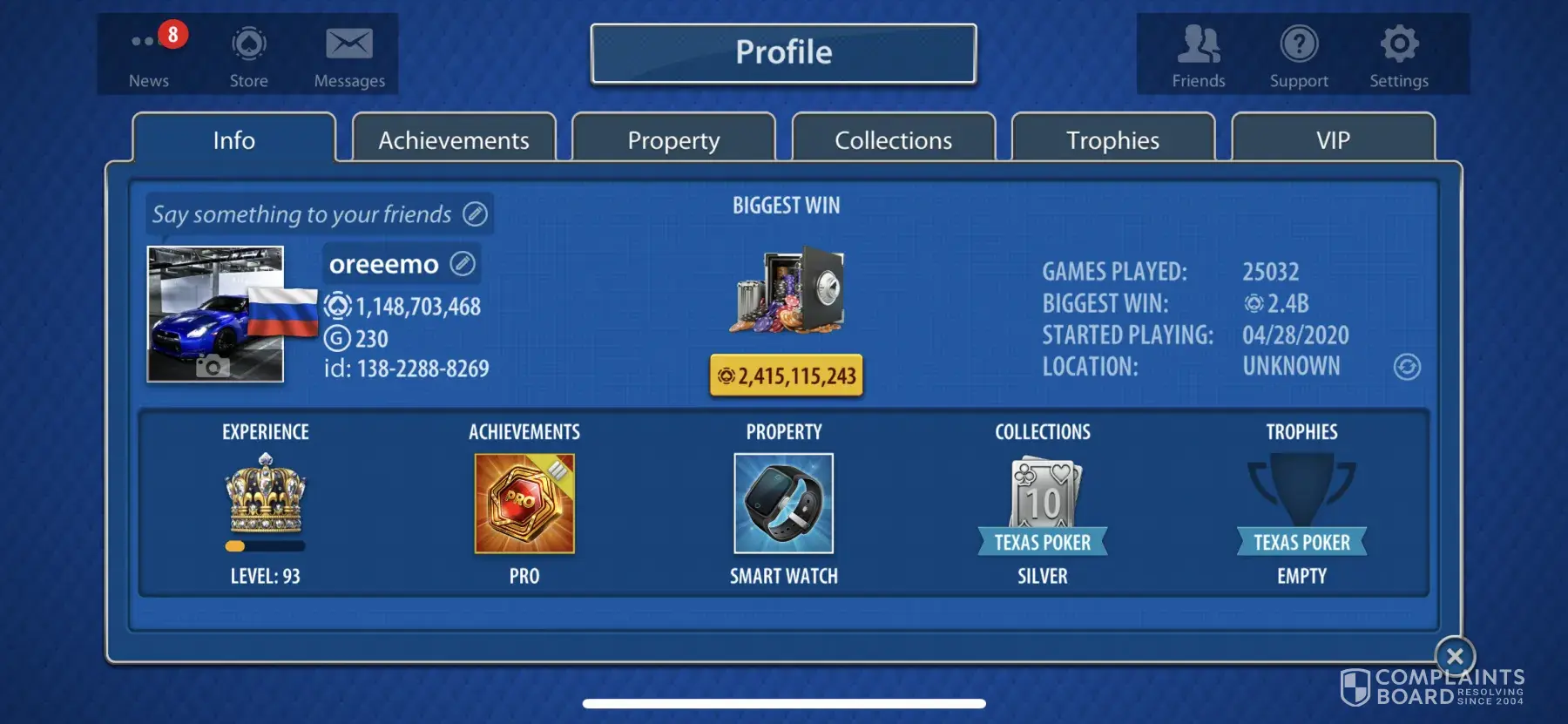Switch to the Achievements tab
This screenshot has width=1568, height=724.
point(454,139)
